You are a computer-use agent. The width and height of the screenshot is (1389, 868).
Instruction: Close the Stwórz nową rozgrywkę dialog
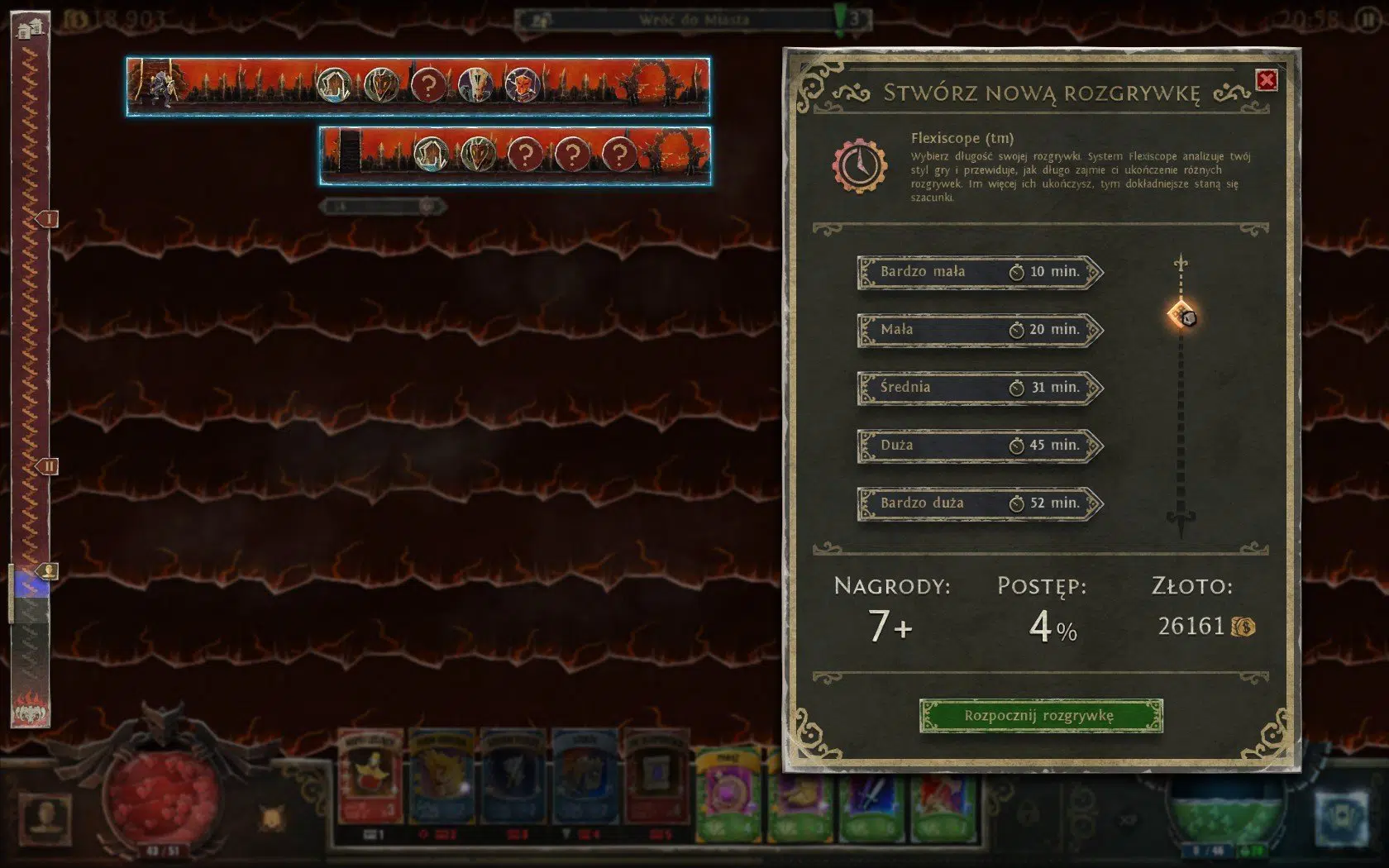click(1267, 79)
